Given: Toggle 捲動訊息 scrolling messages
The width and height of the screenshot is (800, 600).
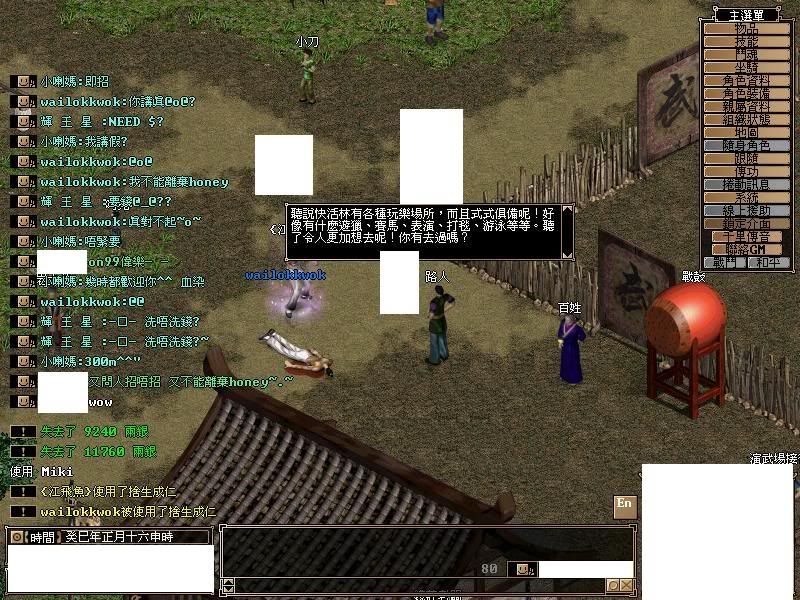Looking at the screenshot, I should point(746,184).
